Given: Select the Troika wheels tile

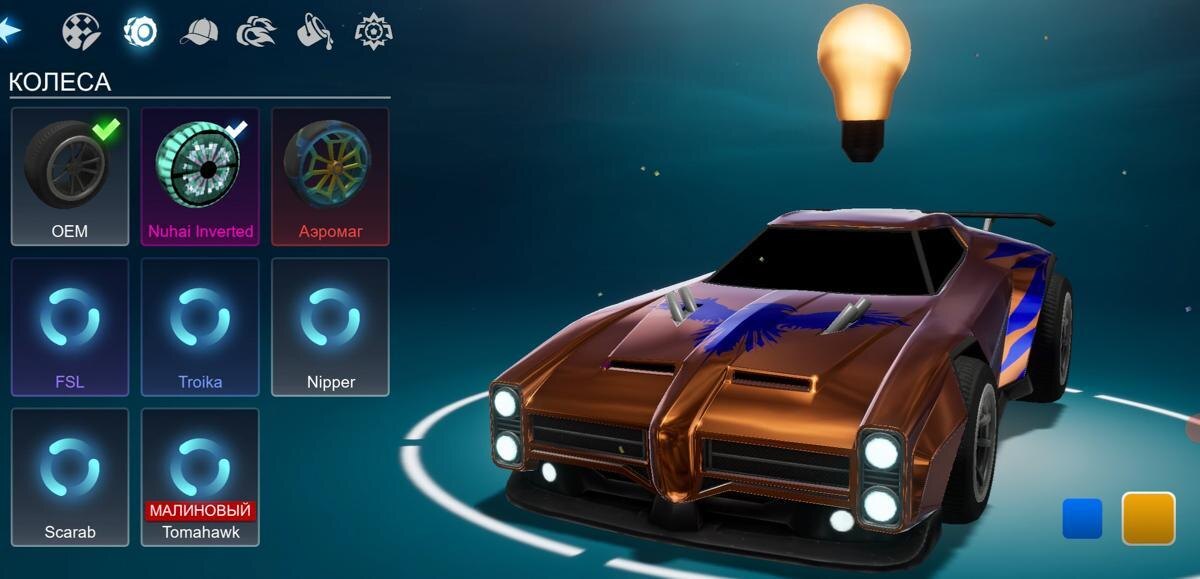Looking at the screenshot, I should [200, 327].
